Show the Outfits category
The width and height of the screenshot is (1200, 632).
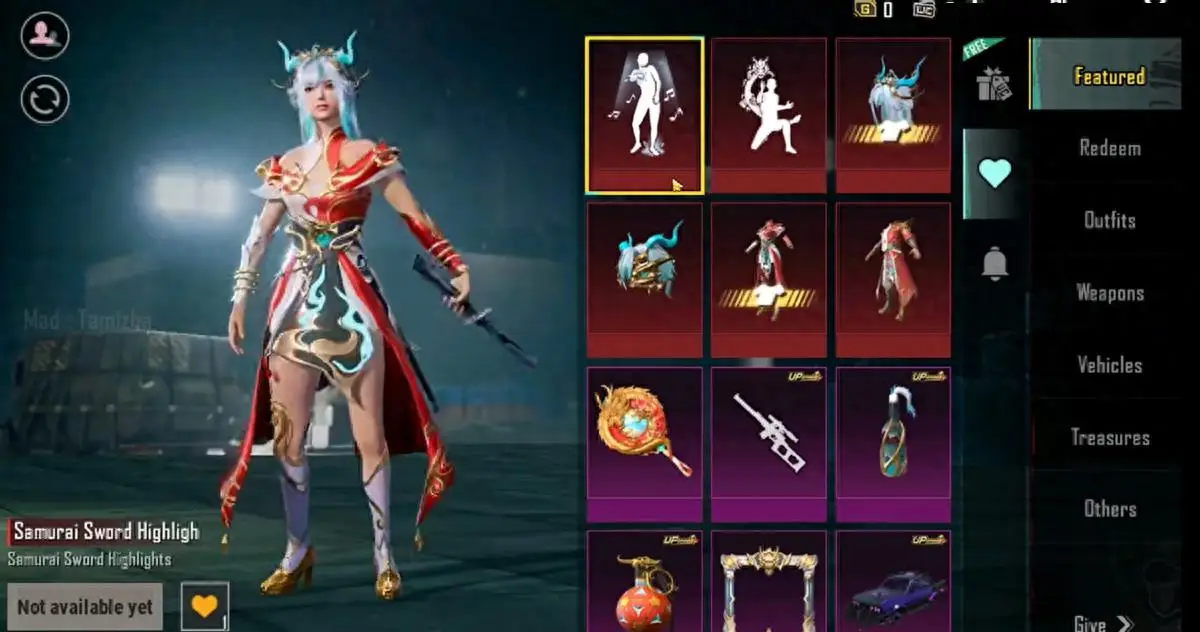tap(1109, 220)
